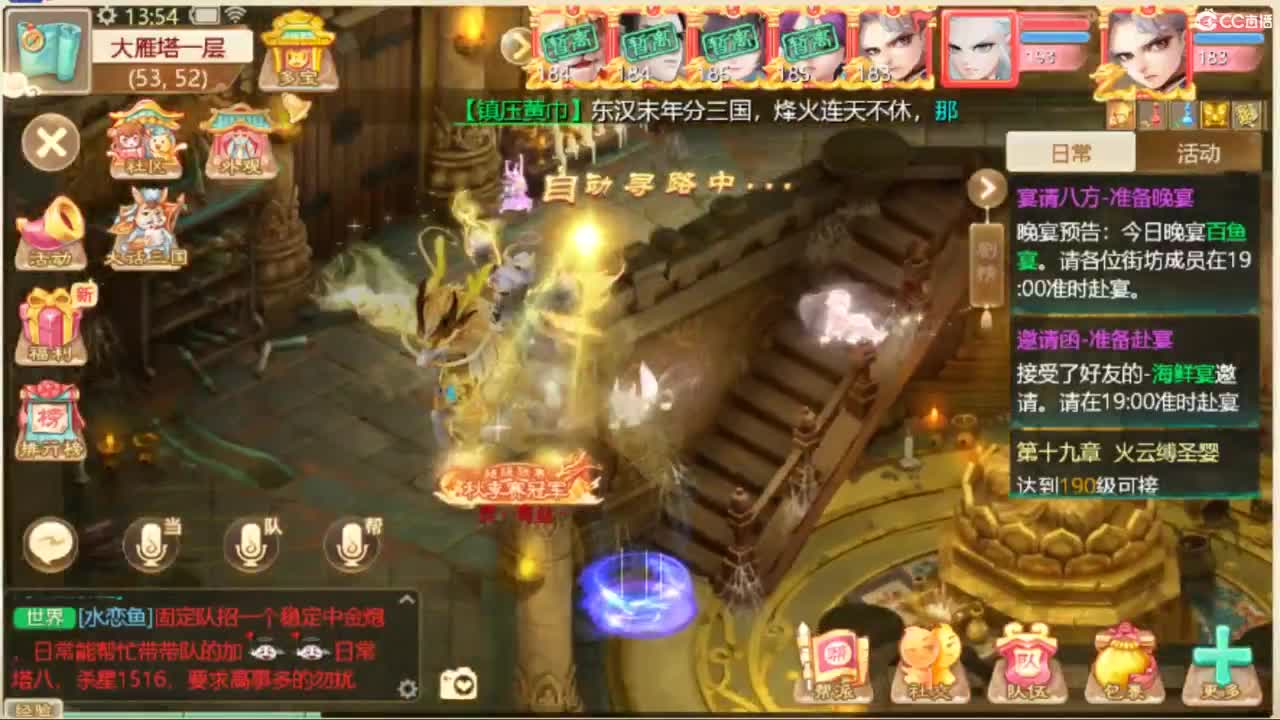This screenshot has width=1280, height=720.
Task: Open the 排行榜 leaderboard icon
Action: (50, 418)
